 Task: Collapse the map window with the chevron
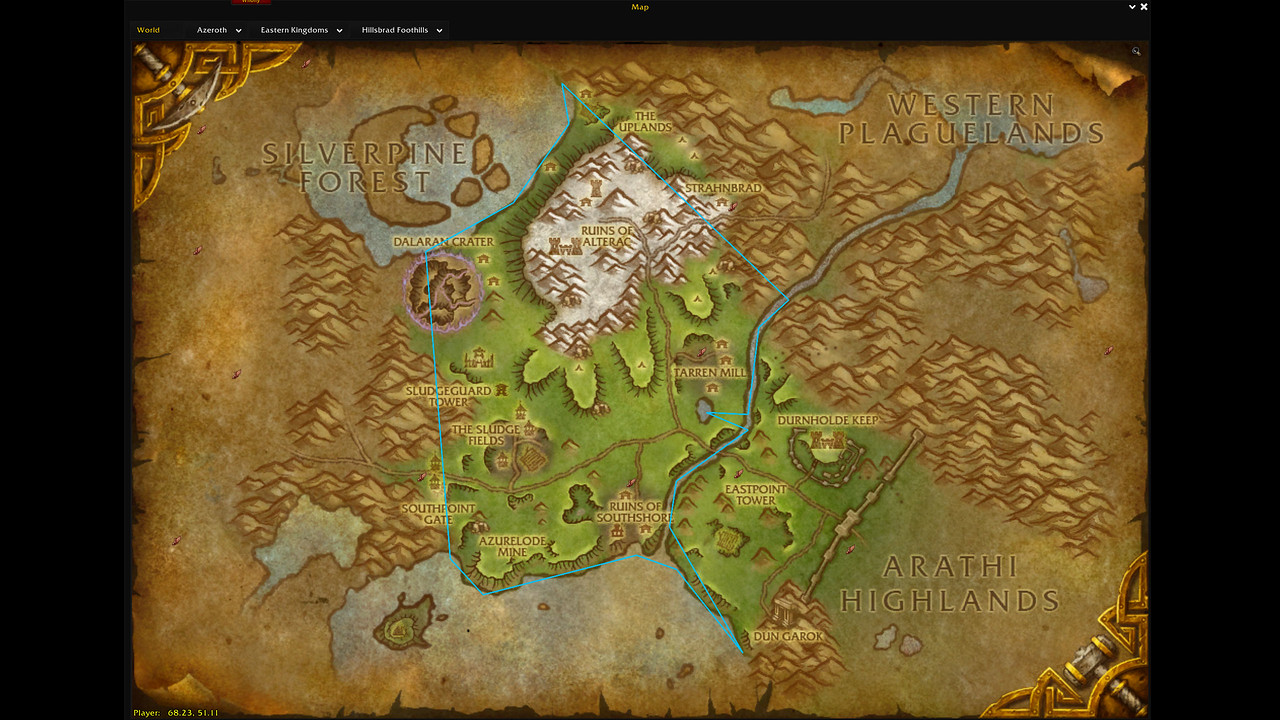point(1131,6)
